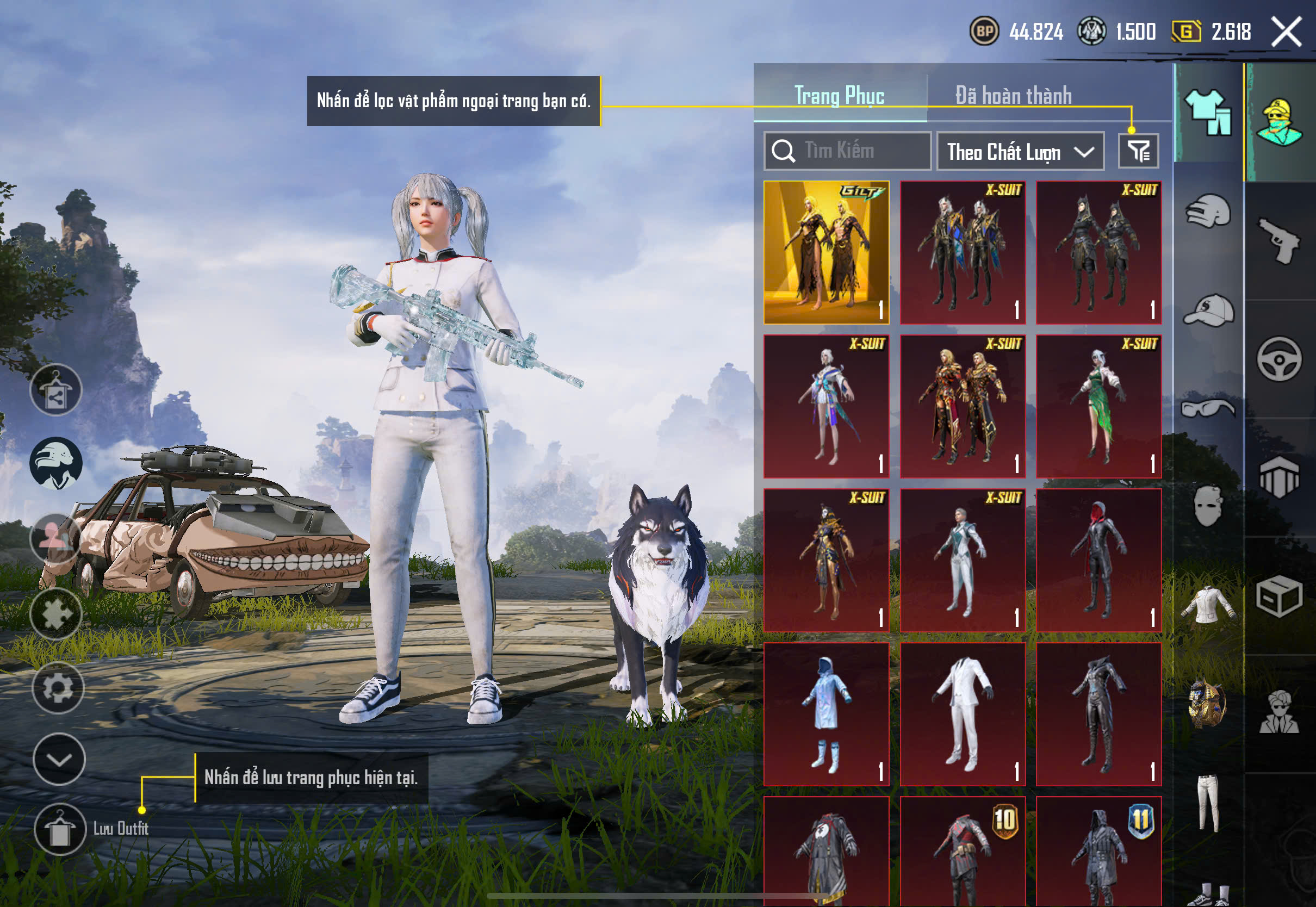This screenshot has height=907, width=1316.
Task: Select the golden Gilt outfit
Action: point(826,252)
